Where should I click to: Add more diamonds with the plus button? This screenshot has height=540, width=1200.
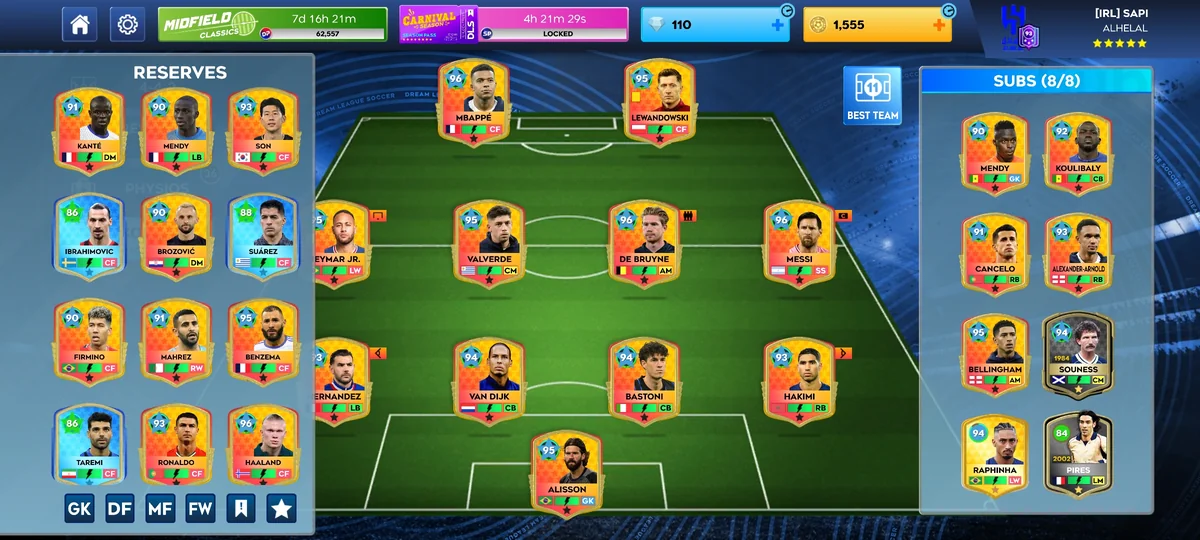click(x=778, y=25)
